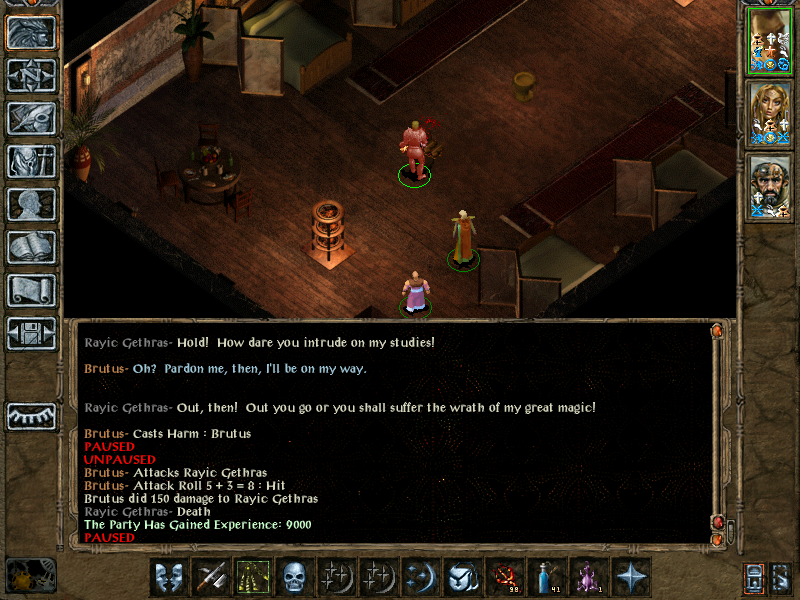Open the priest scroll icon

point(31,290)
